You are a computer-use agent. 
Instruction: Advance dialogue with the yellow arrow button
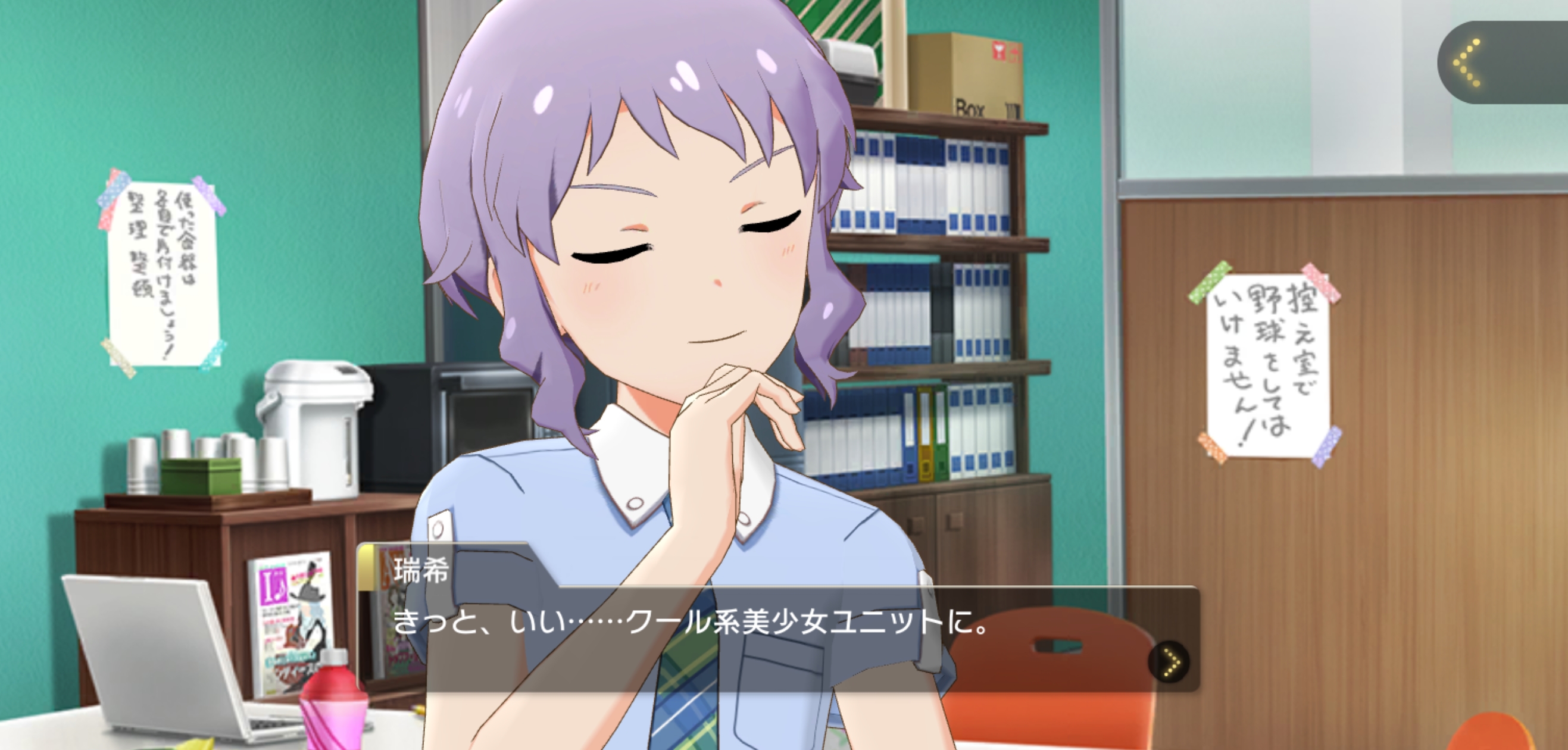1169,662
